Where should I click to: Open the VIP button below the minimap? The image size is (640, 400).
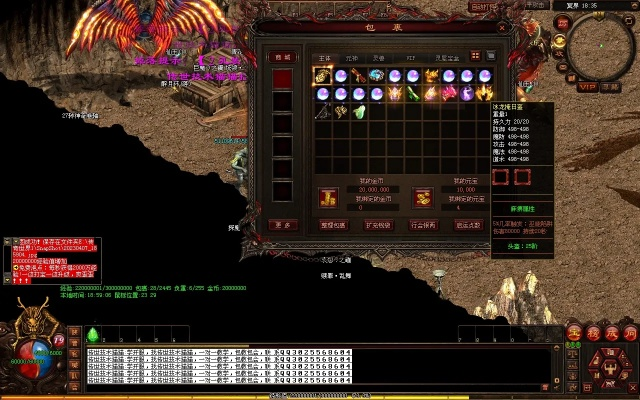pyautogui.click(x=585, y=87)
